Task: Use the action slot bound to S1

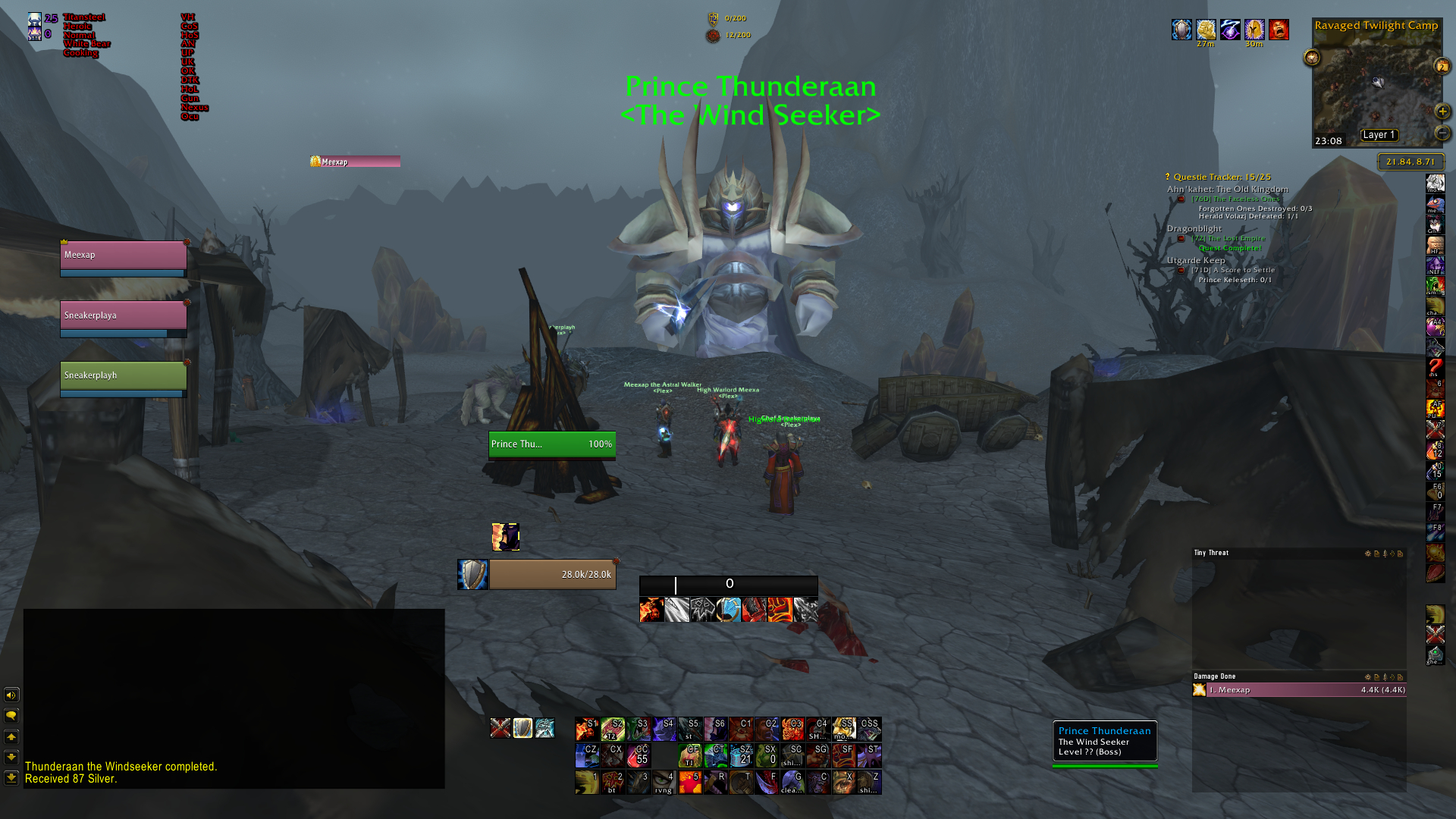Action: (587, 729)
